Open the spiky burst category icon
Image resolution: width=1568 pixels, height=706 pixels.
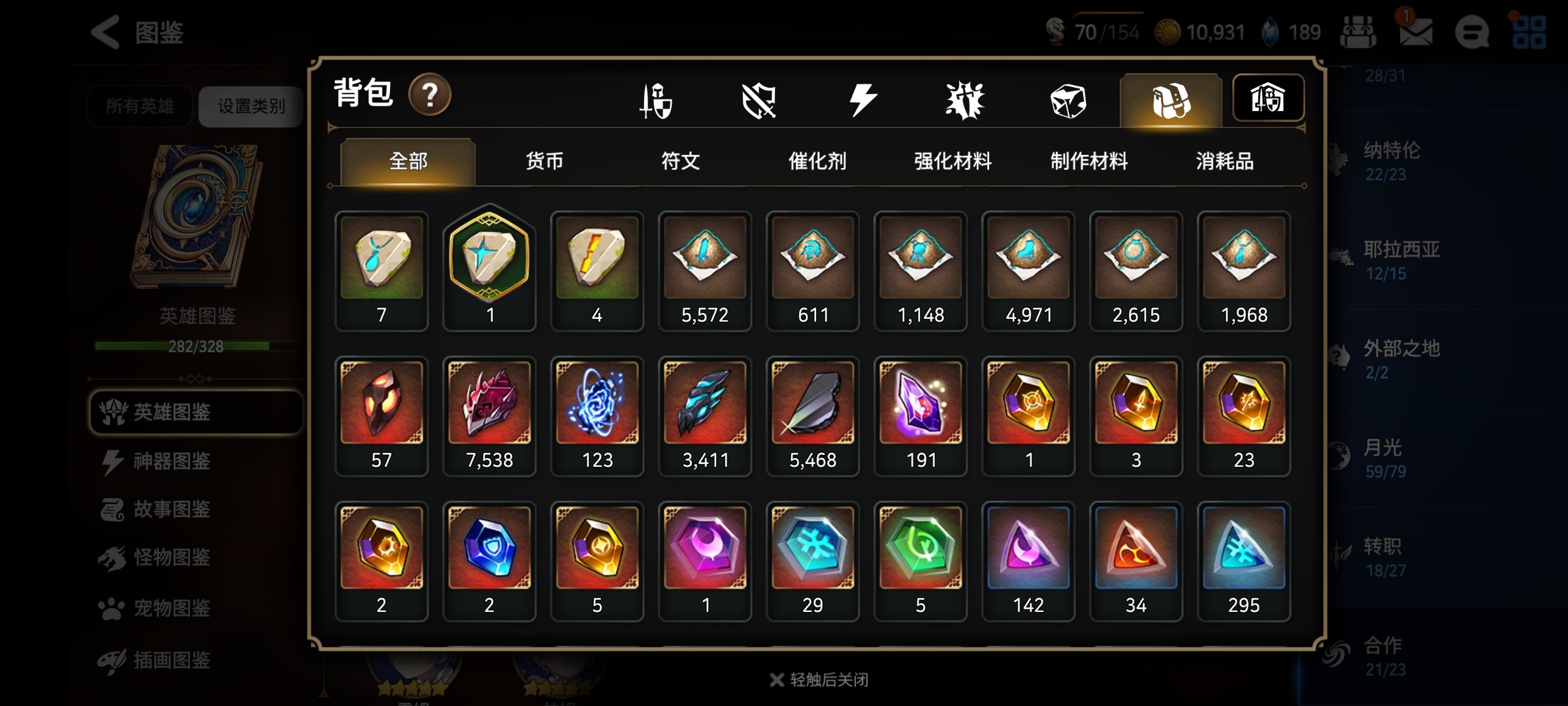click(x=965, y=101)
